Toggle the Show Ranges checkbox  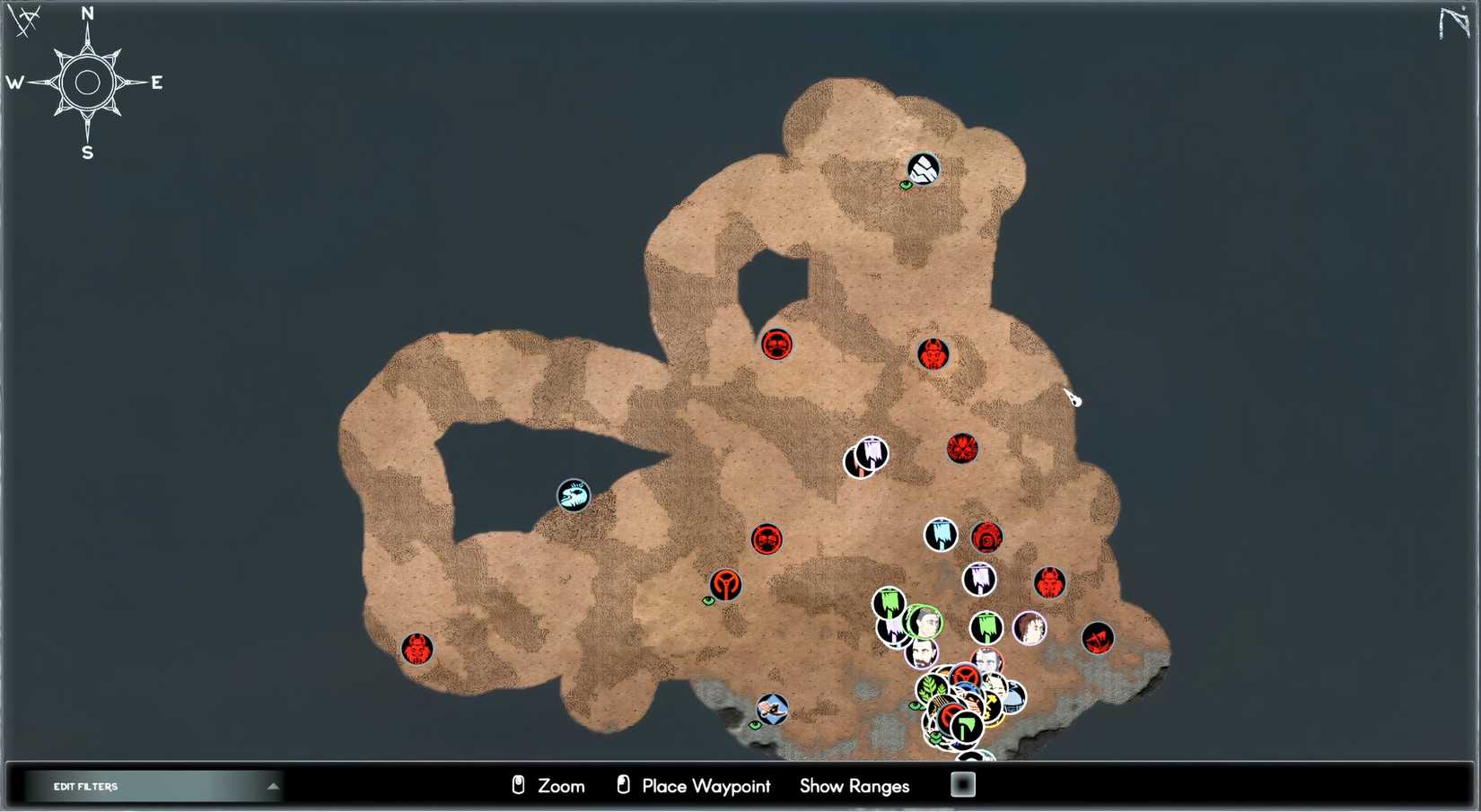962,785
